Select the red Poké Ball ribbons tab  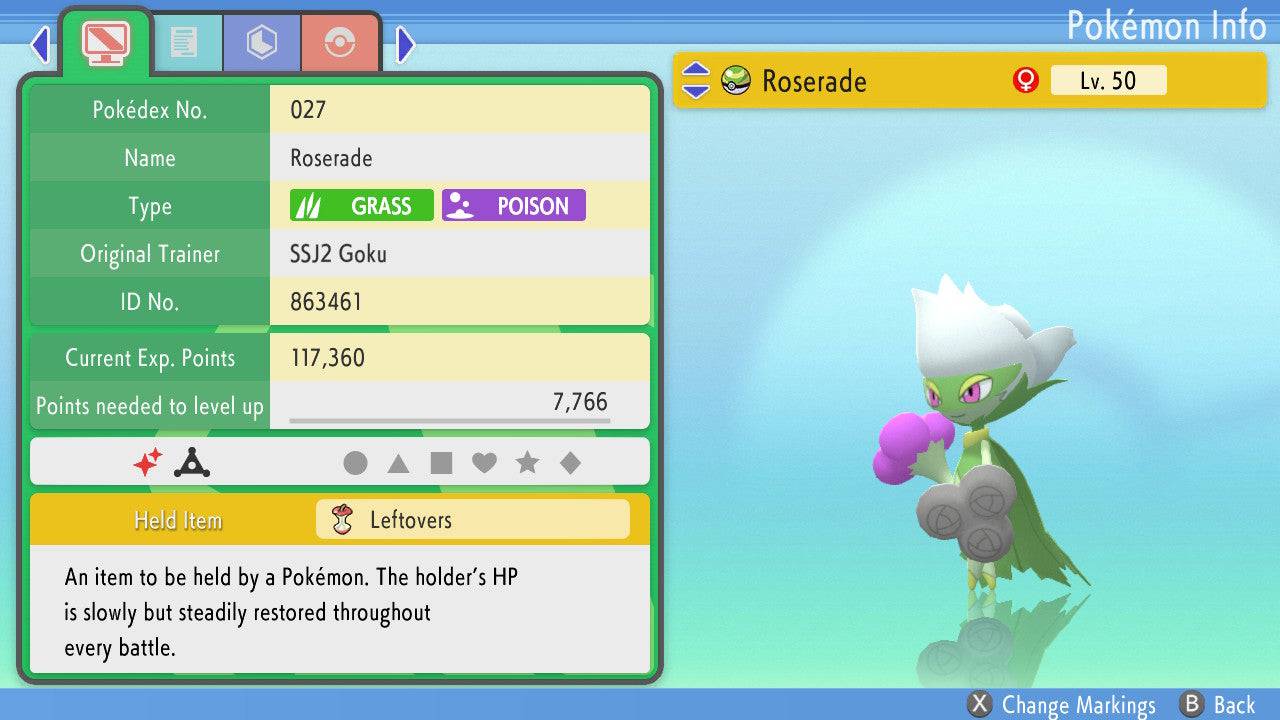(x=340, y=42)
